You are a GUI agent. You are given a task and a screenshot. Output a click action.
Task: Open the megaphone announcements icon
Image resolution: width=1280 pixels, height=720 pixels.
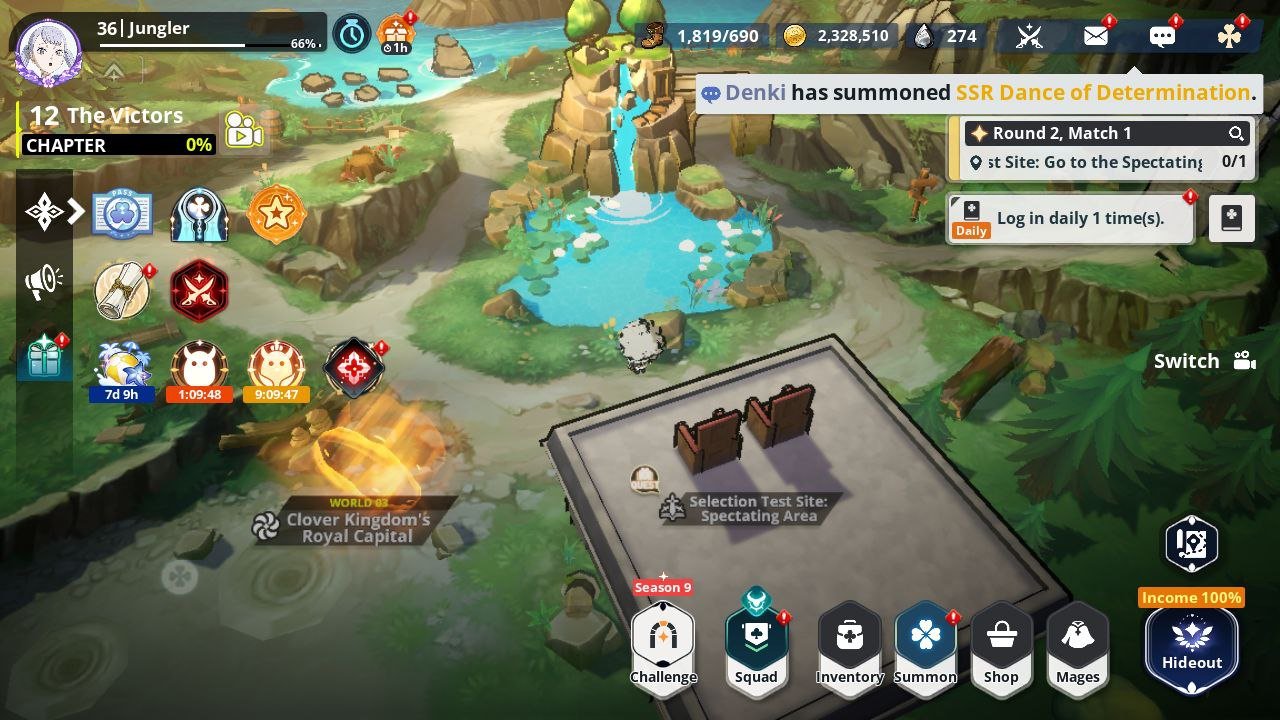44,283
